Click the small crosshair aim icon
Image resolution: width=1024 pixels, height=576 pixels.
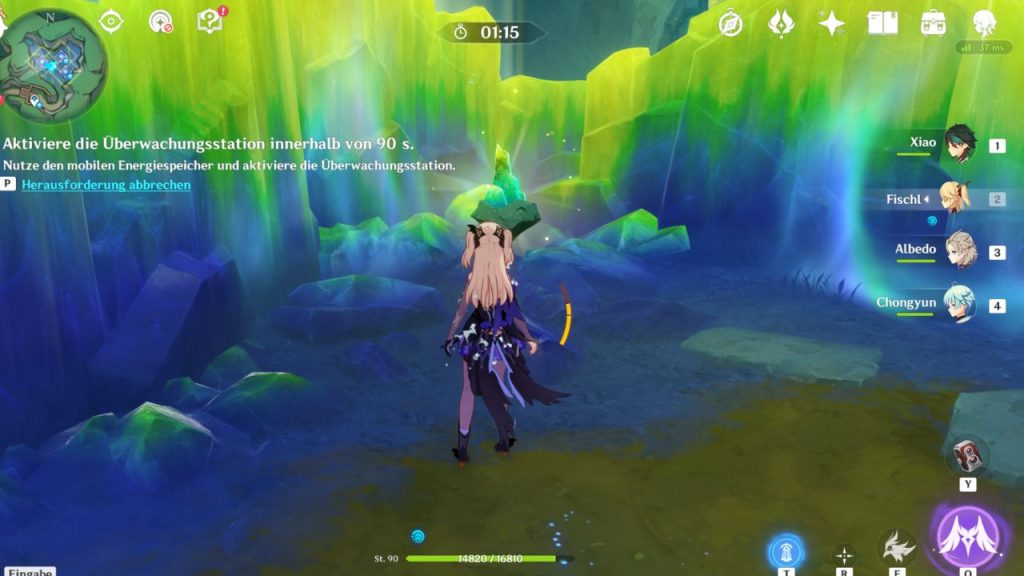click(x=845, y=555)
